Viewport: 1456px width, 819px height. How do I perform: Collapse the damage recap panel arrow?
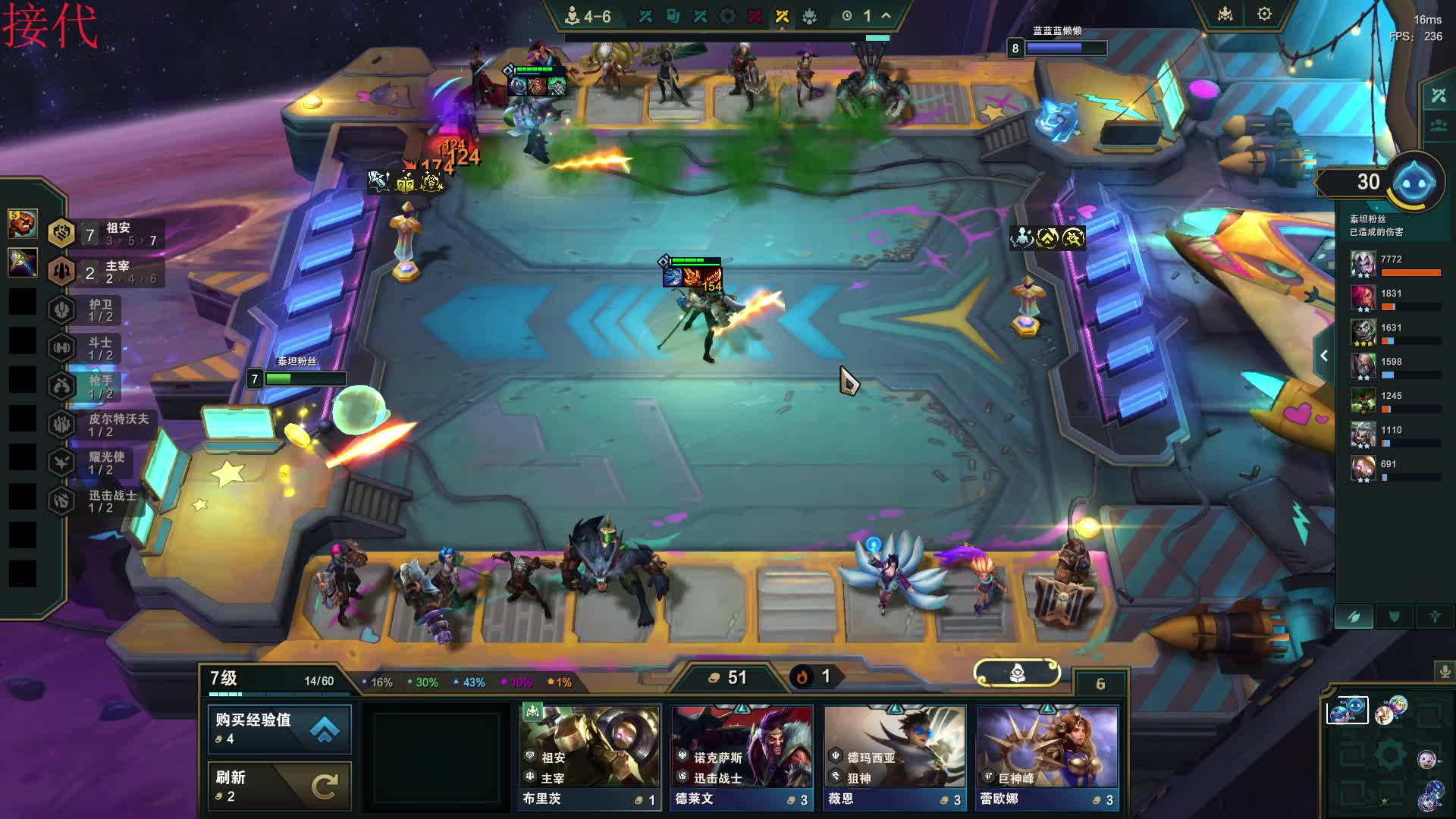pyautogui.click(x=1324, y=356)
